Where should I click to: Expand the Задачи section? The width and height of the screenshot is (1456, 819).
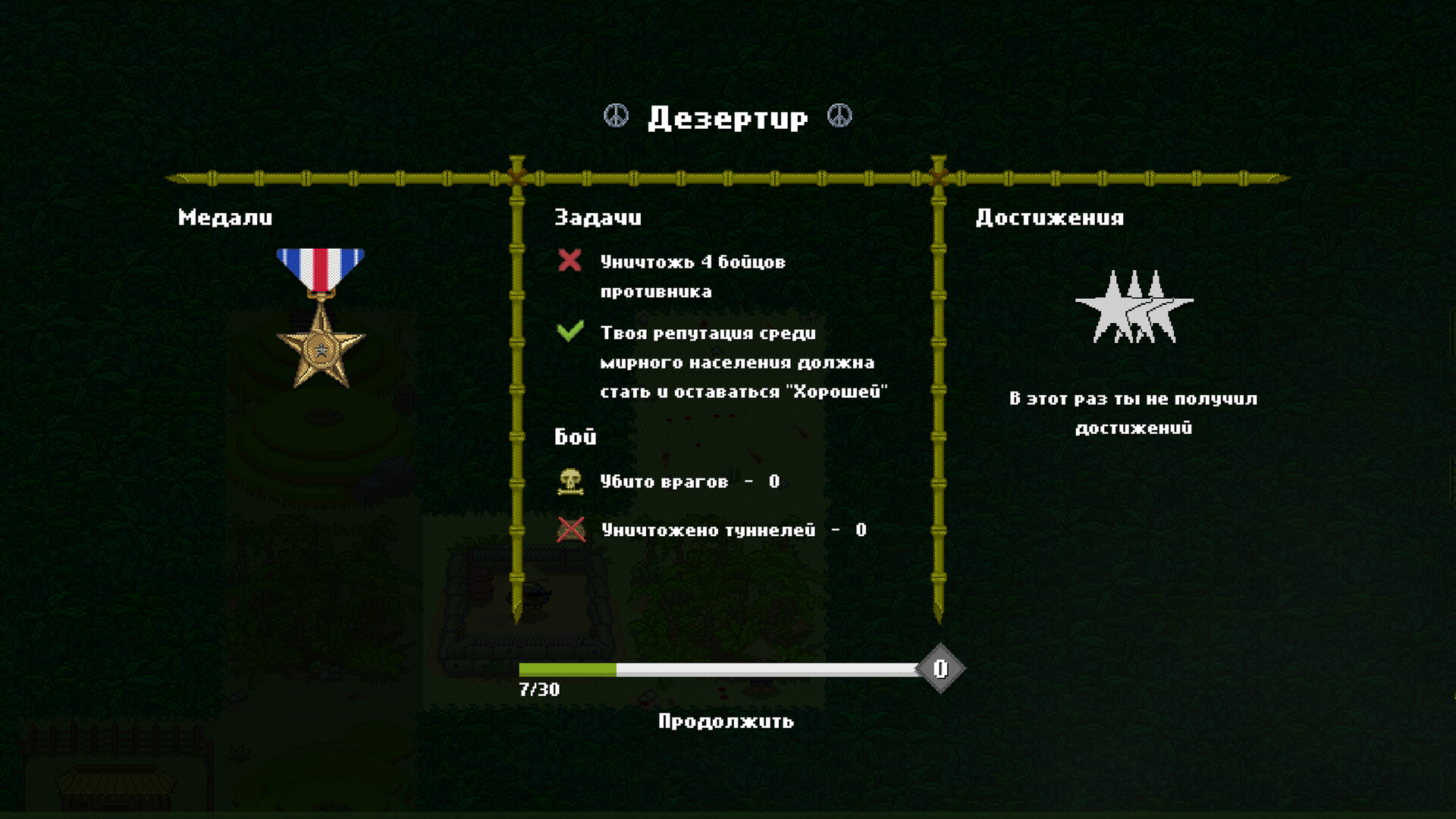(597, 218)
